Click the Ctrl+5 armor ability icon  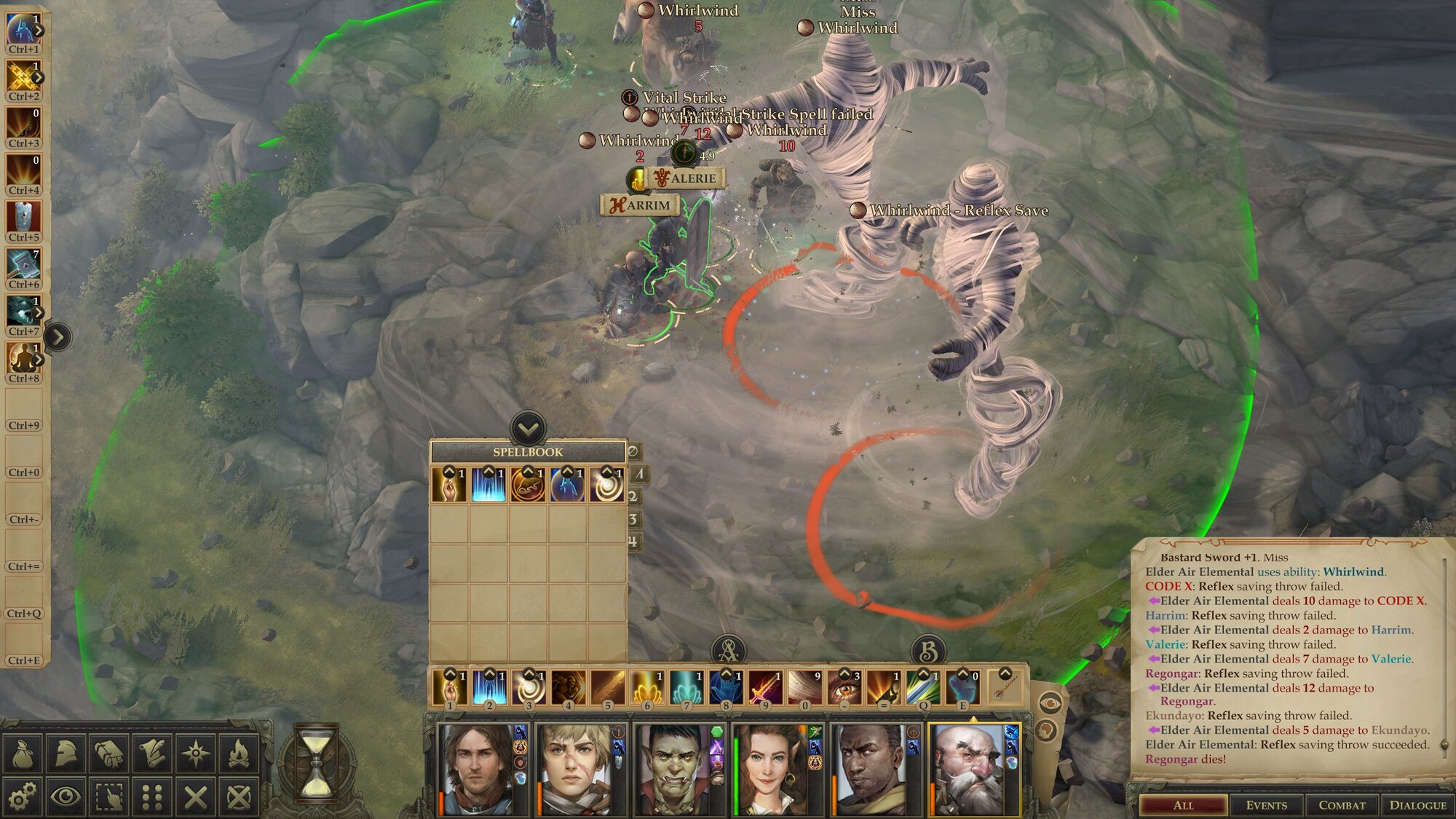(x=23, y=218)
